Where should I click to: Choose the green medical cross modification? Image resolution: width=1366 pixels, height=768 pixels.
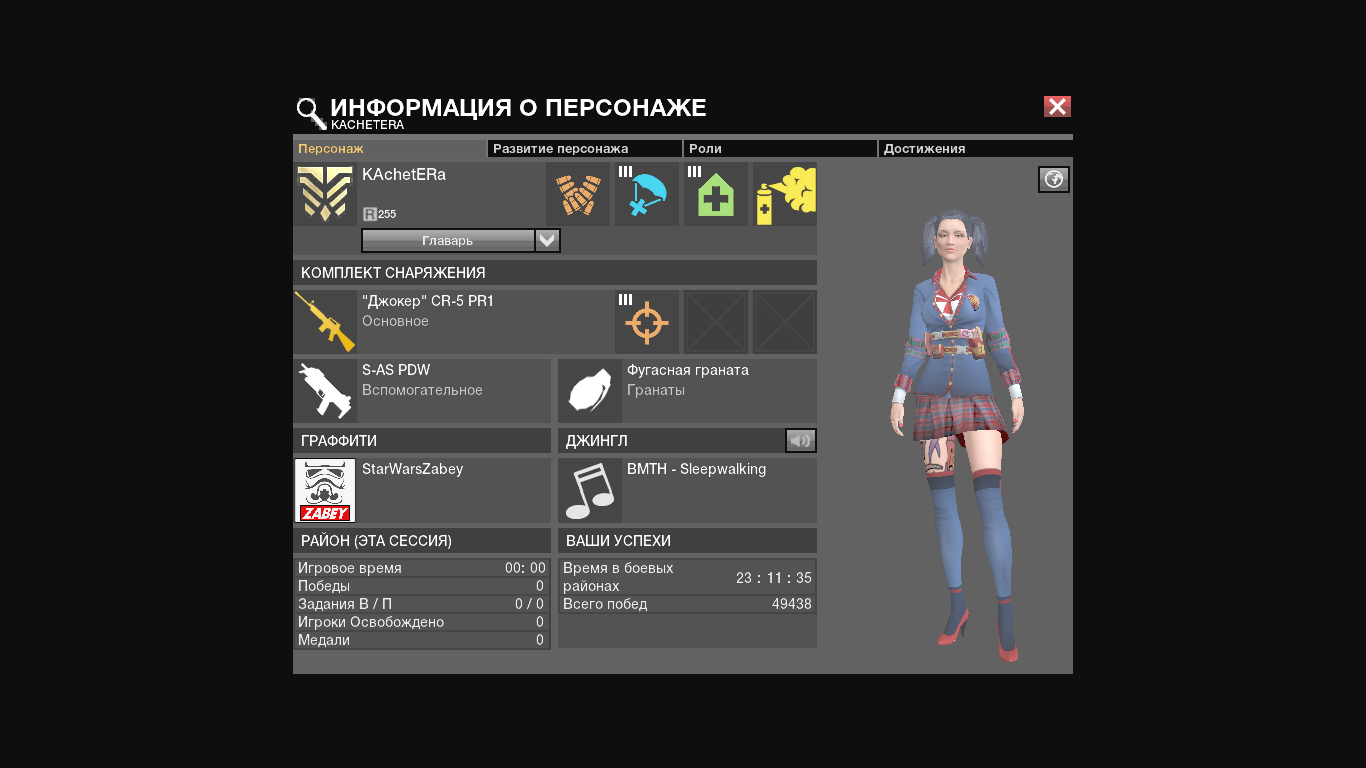[x=716, y=194]
